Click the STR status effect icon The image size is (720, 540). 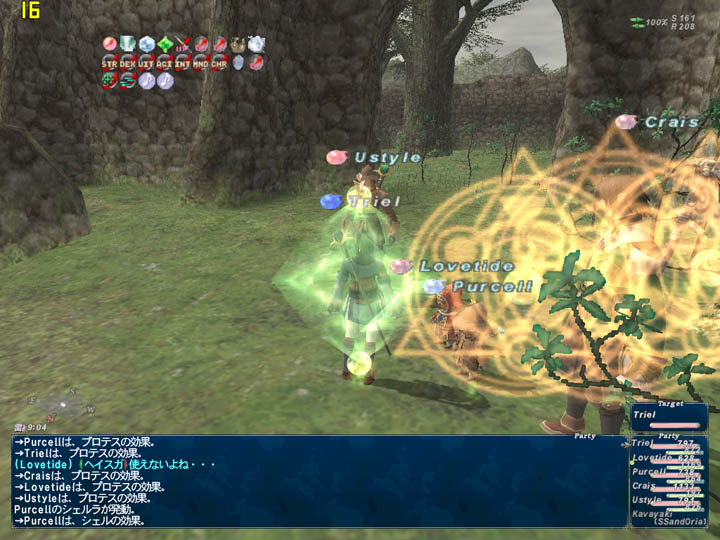click(x=110, y=62)
